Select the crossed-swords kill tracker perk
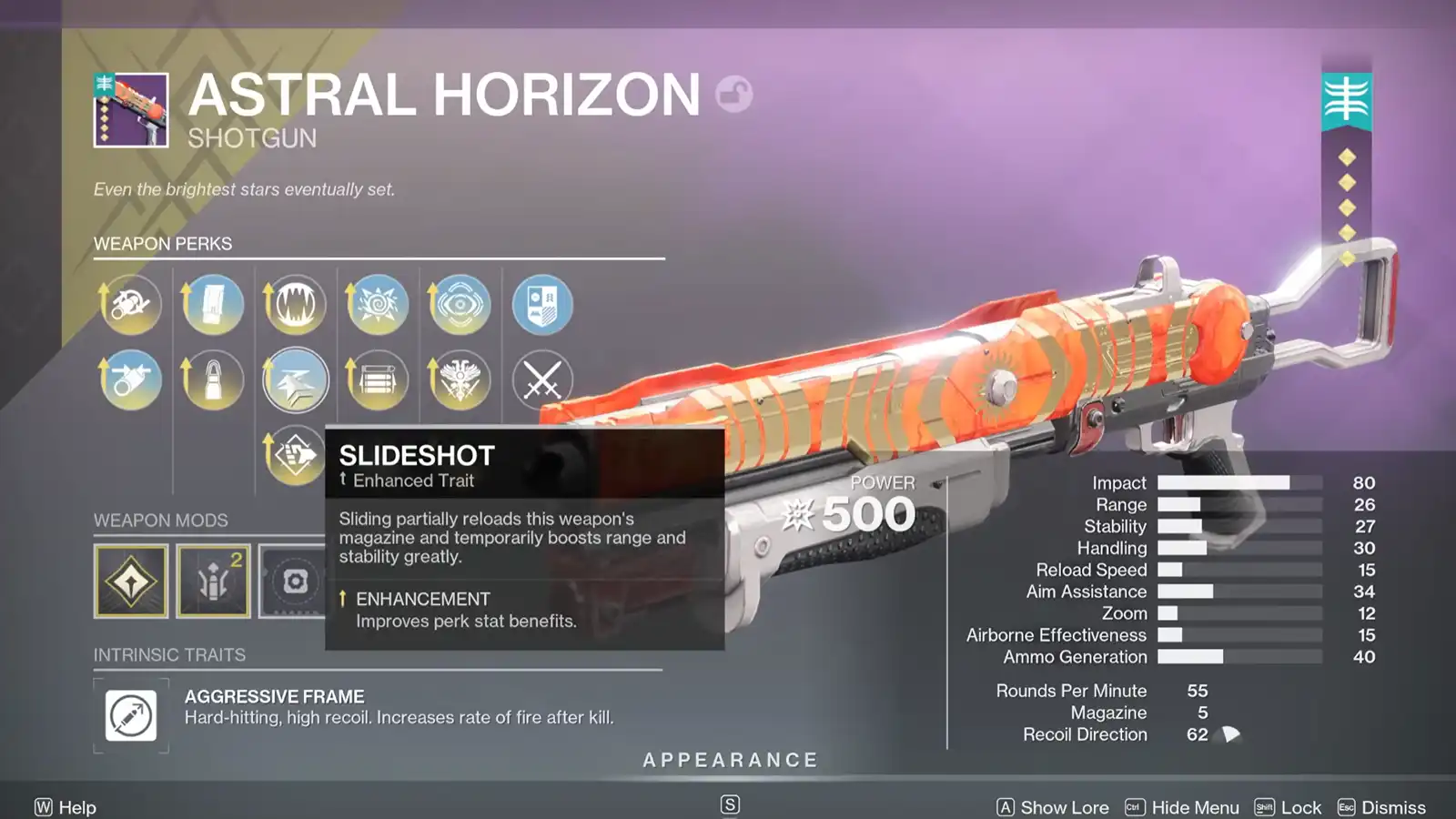Image resolution: width=1456 pixels, height=819 pixels. tap(541, 379)
